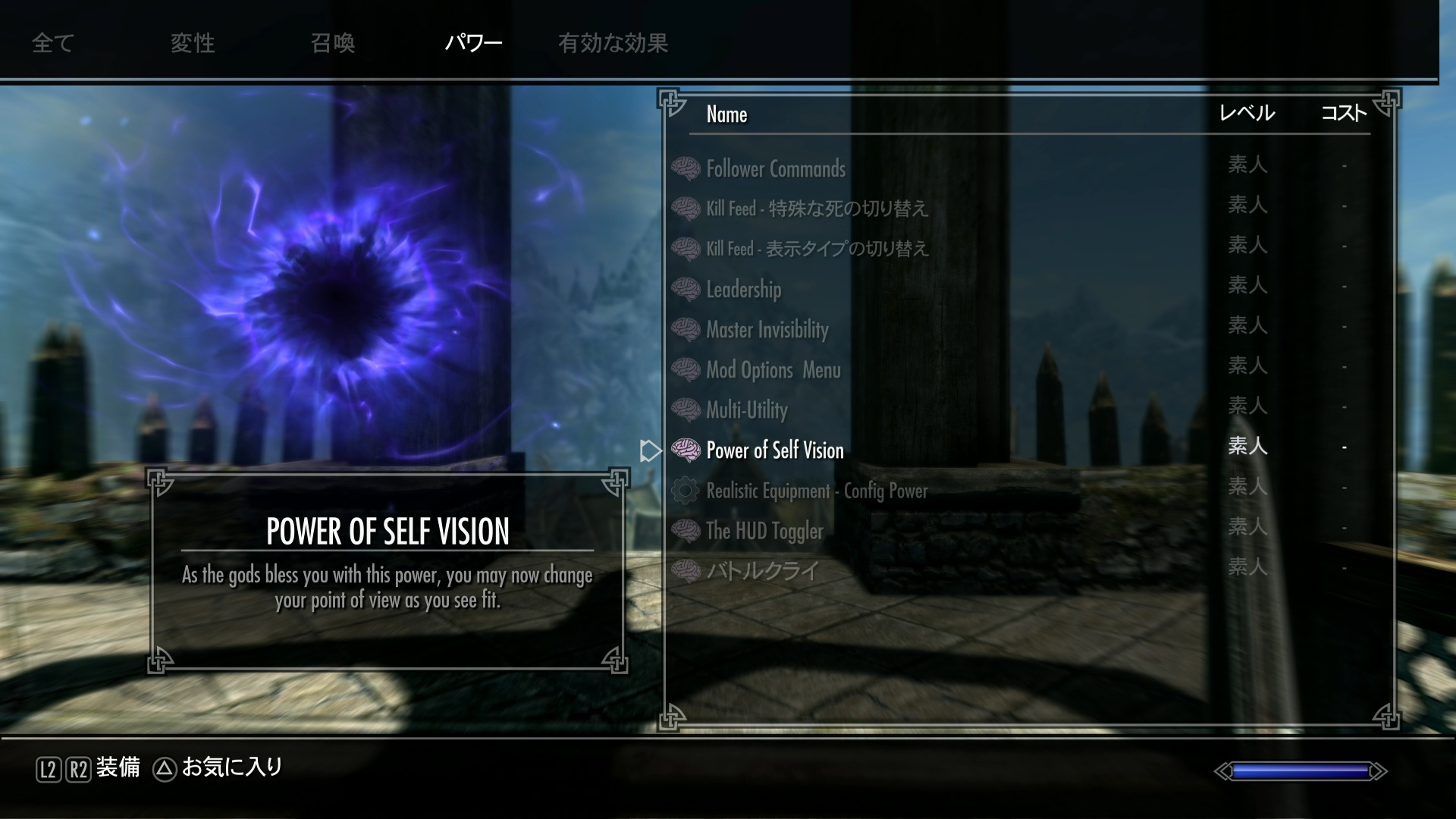
Task: Select The HUD Toggler power
Action: point(764,531)
